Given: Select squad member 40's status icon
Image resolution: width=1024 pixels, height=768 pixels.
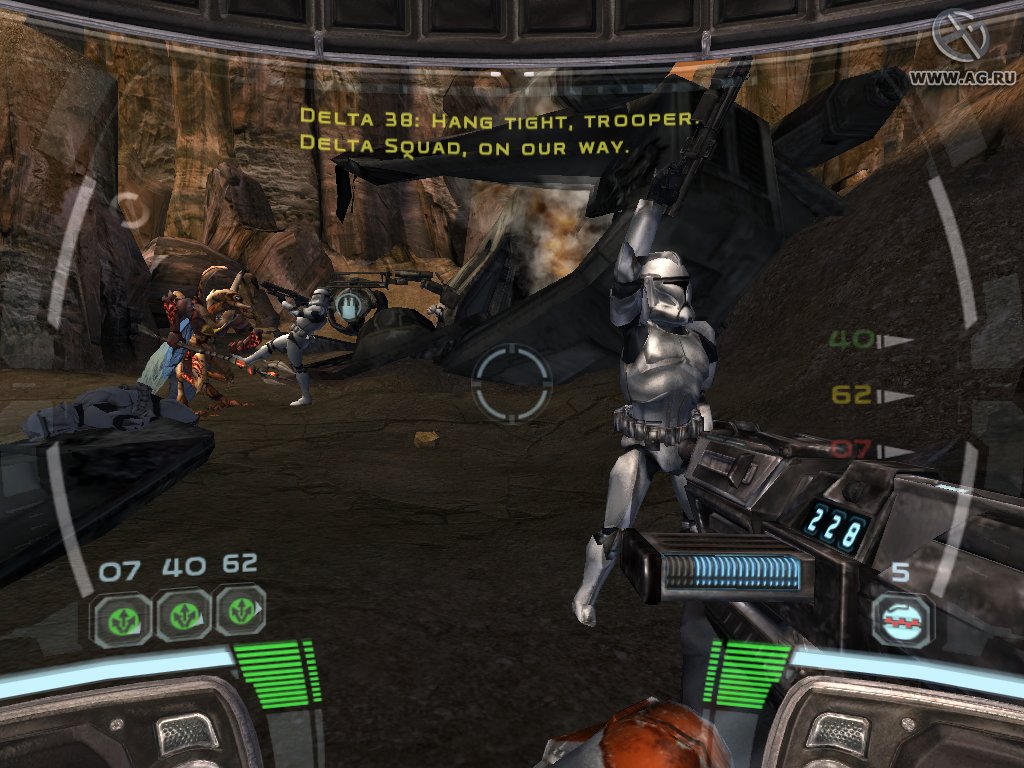Looking at the screenshot, I should (x=183, y=616).
